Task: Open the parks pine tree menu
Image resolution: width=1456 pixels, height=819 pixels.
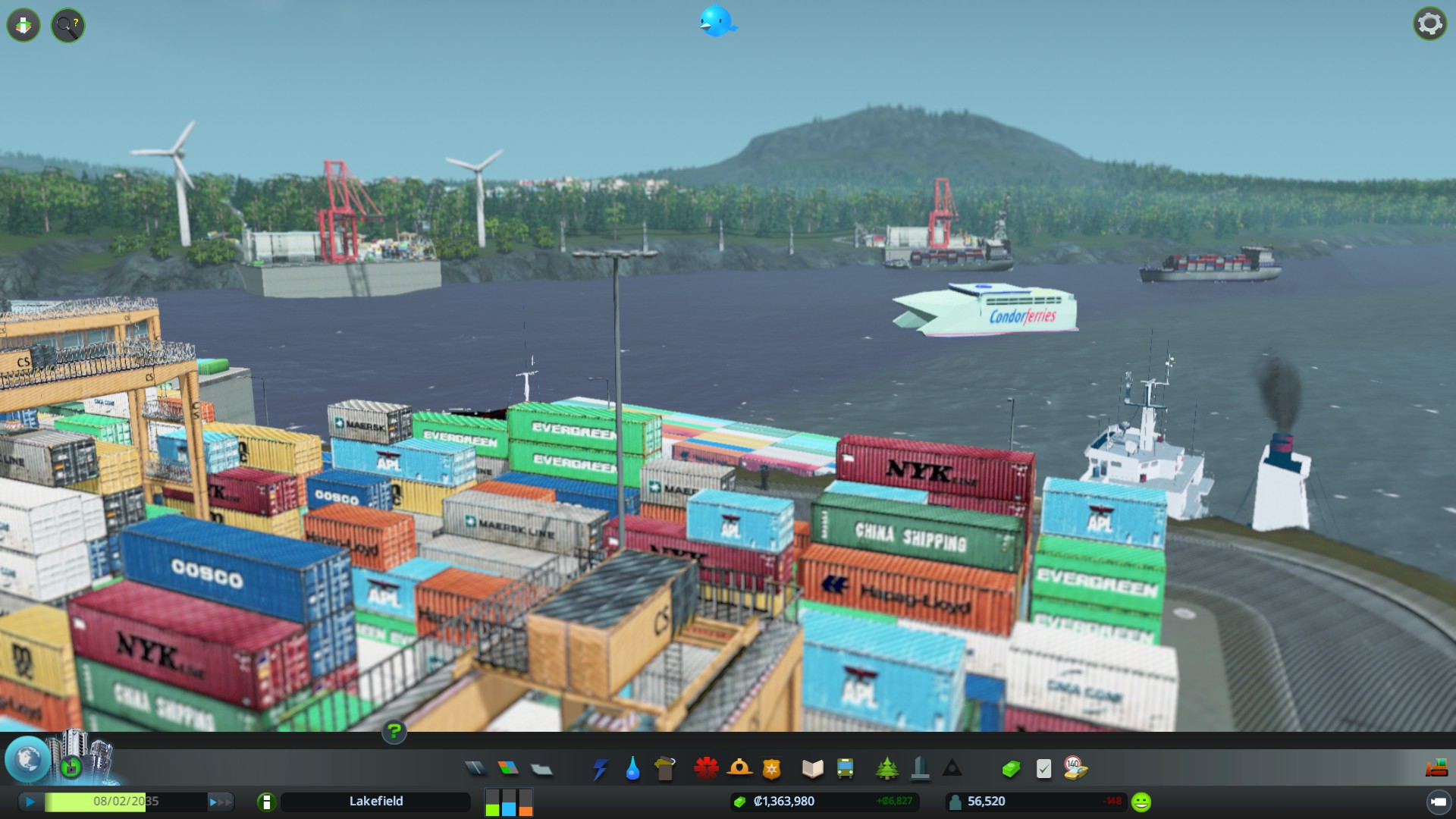Action: coord(886,769)
